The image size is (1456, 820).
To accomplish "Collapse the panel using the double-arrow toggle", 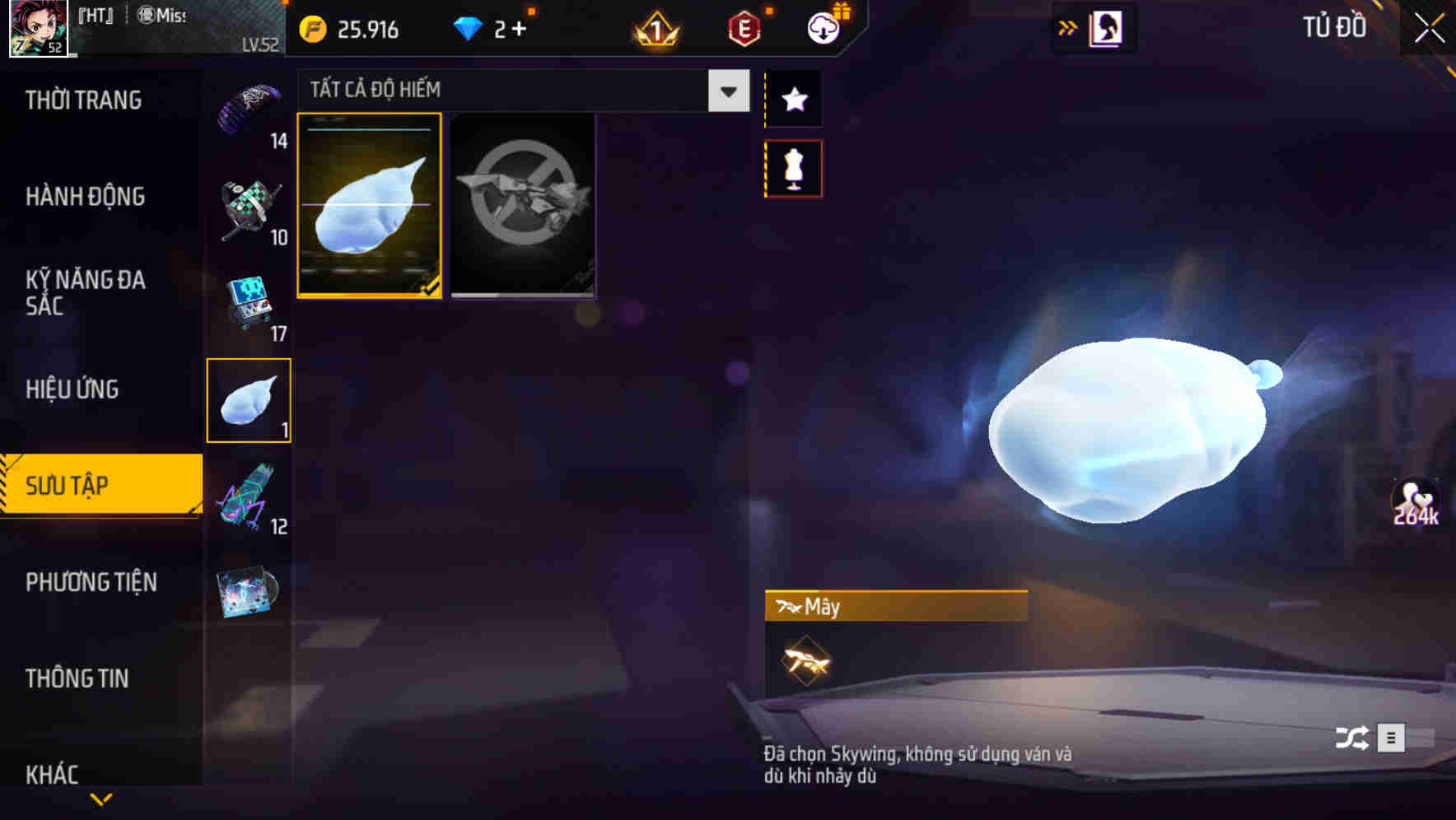I will (1068, 27).
